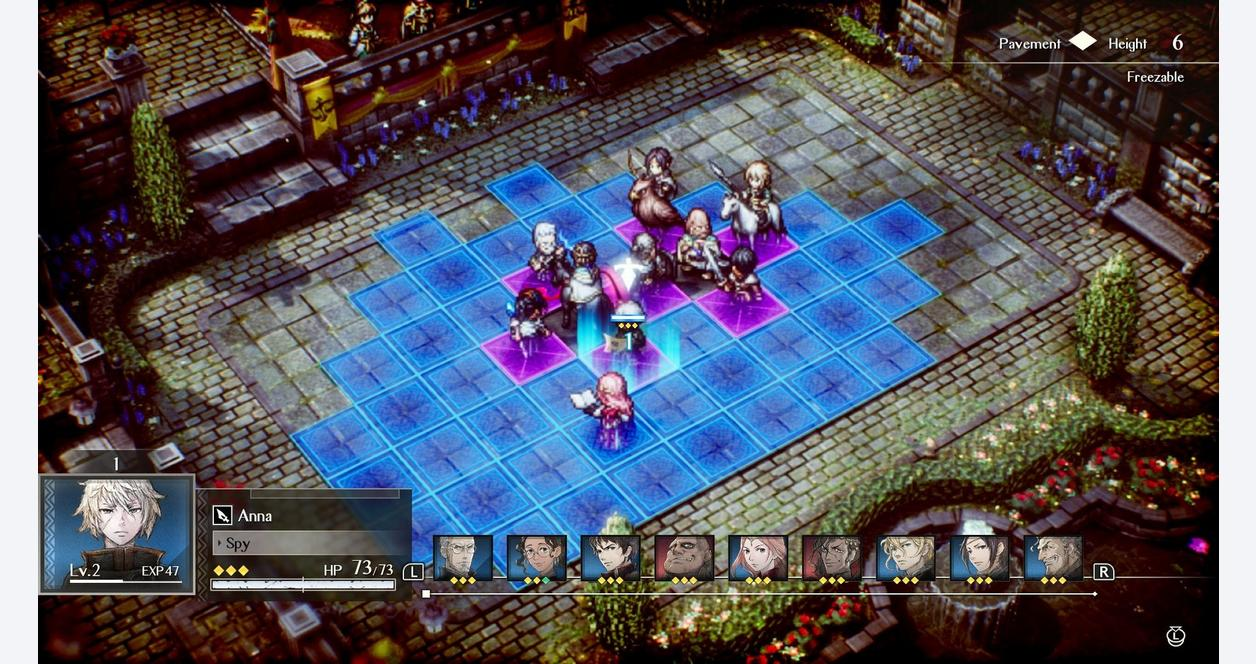
Task: Select the dark-skinned man on red portrait
Action: tap(832, 558)
